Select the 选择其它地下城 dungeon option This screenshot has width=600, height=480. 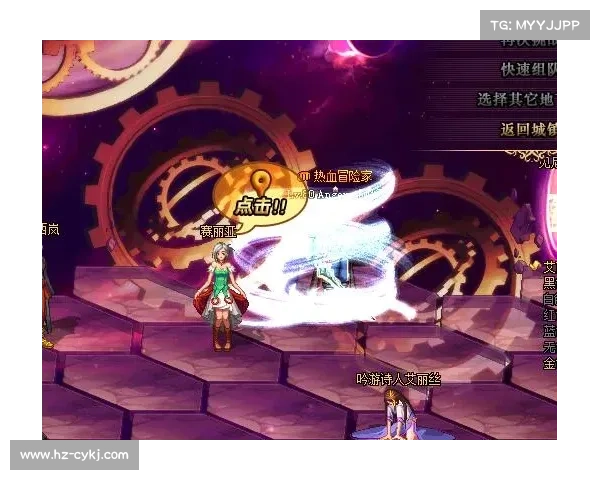pos(518,100)
